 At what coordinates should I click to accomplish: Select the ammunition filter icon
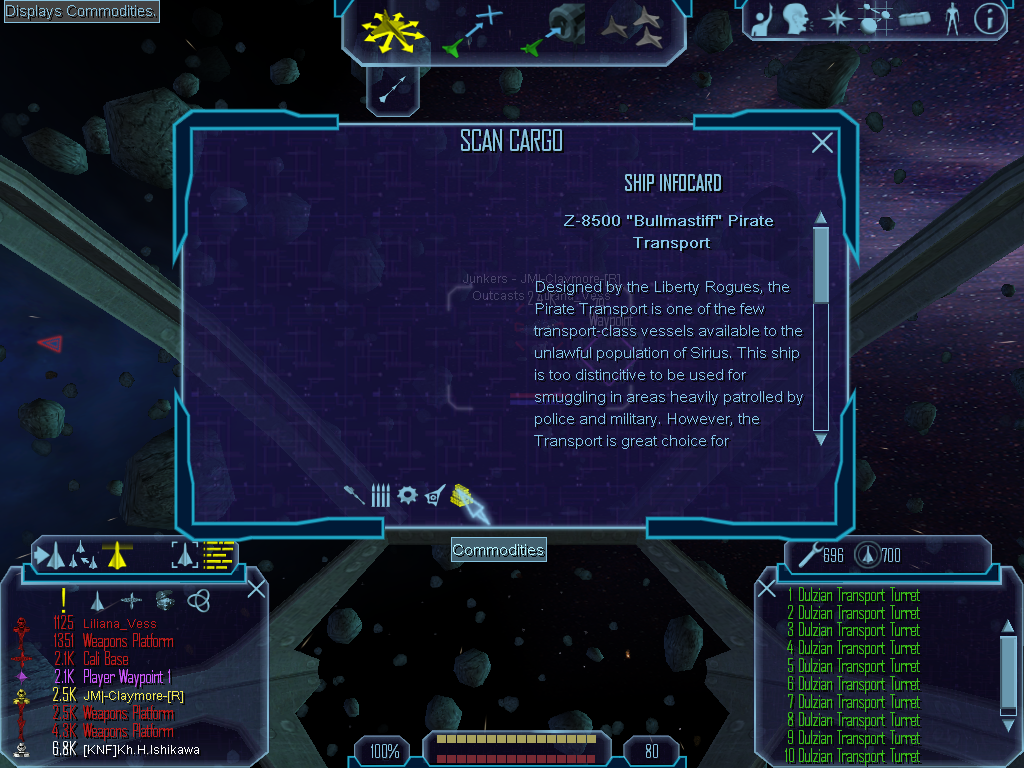pos(380,495)
